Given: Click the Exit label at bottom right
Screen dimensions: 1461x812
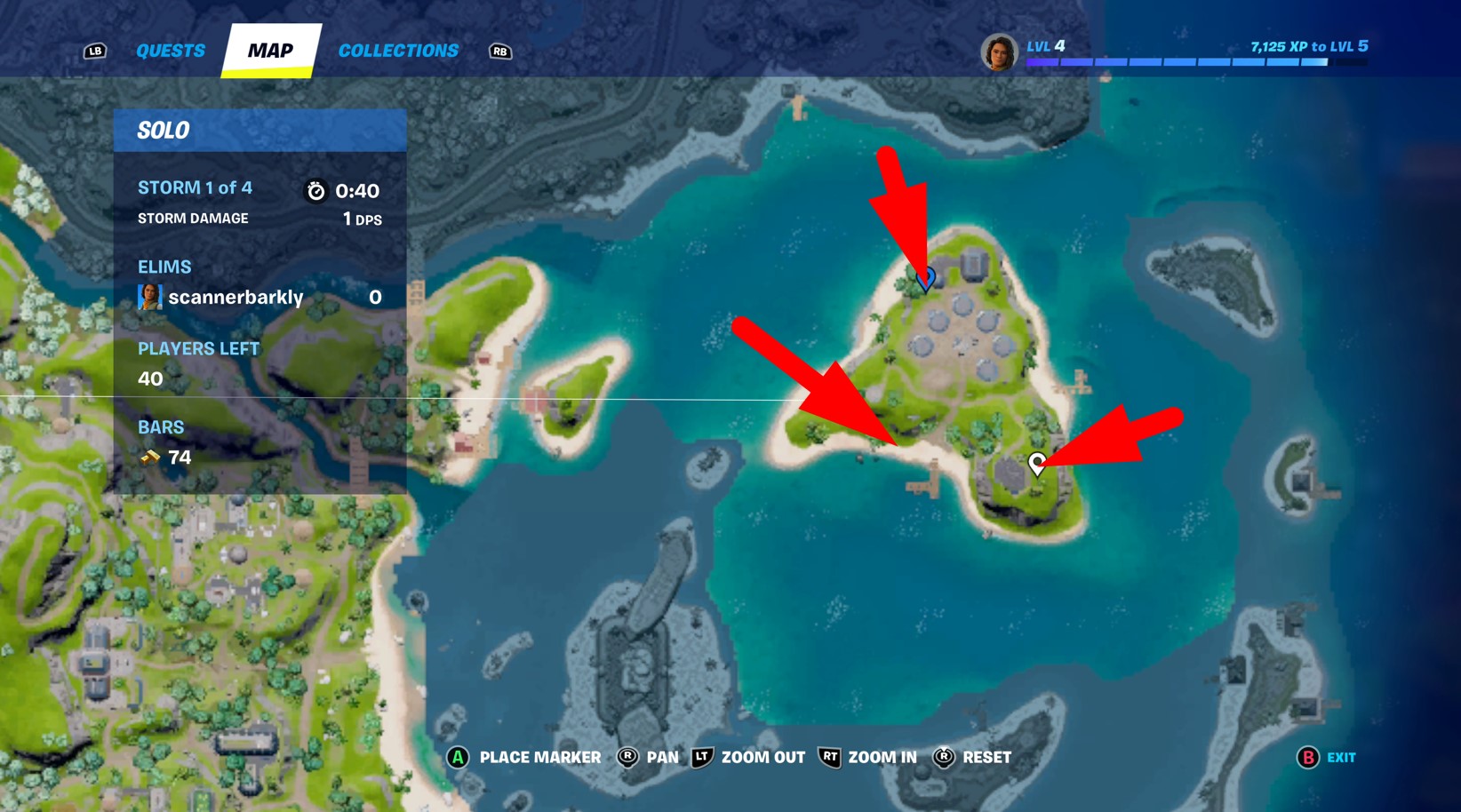Looking at the screenshot, I should pos(1338,758).
